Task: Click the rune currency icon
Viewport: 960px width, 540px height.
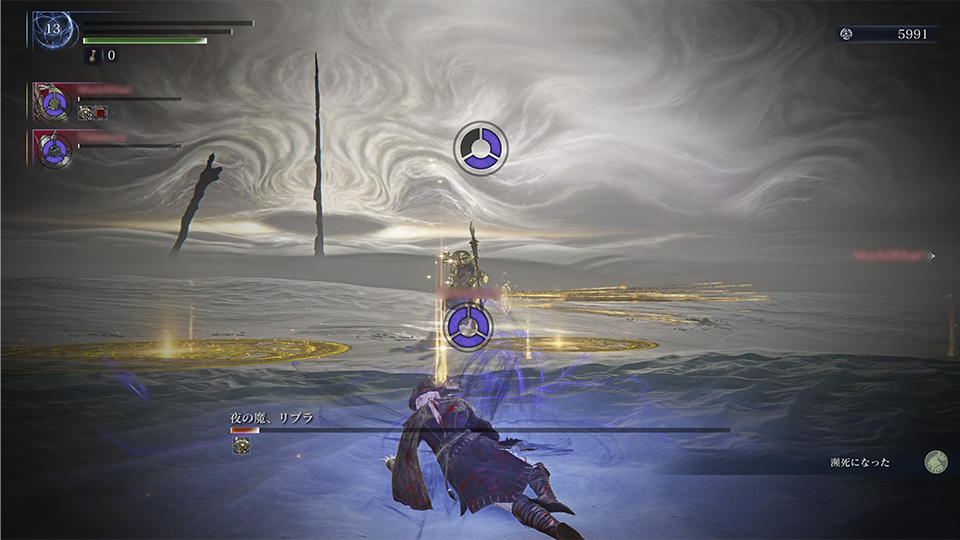Action: pos(846,34)
